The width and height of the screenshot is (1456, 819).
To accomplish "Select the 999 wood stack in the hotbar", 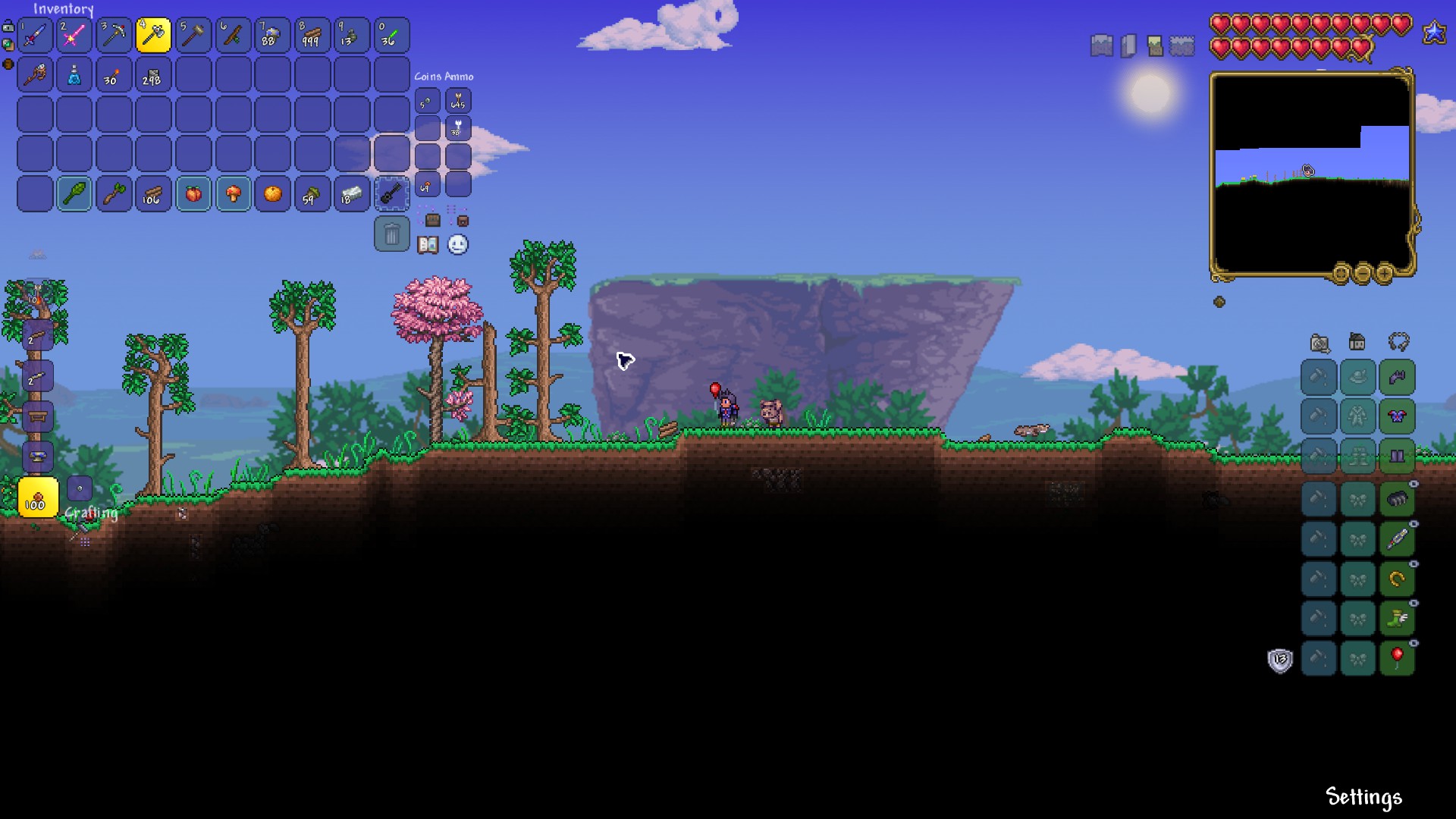I will [x=312, y=35].
